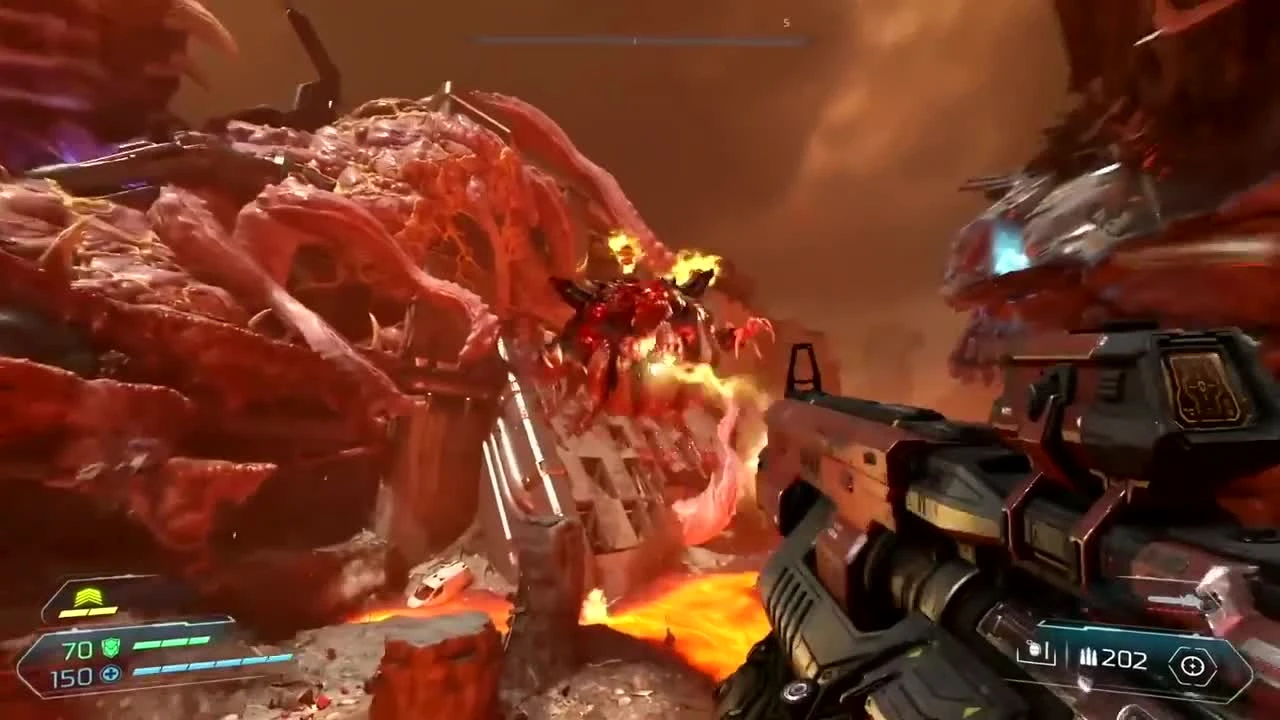
Task: Click the number 5 above the progress bar
Action: point(785,21)
